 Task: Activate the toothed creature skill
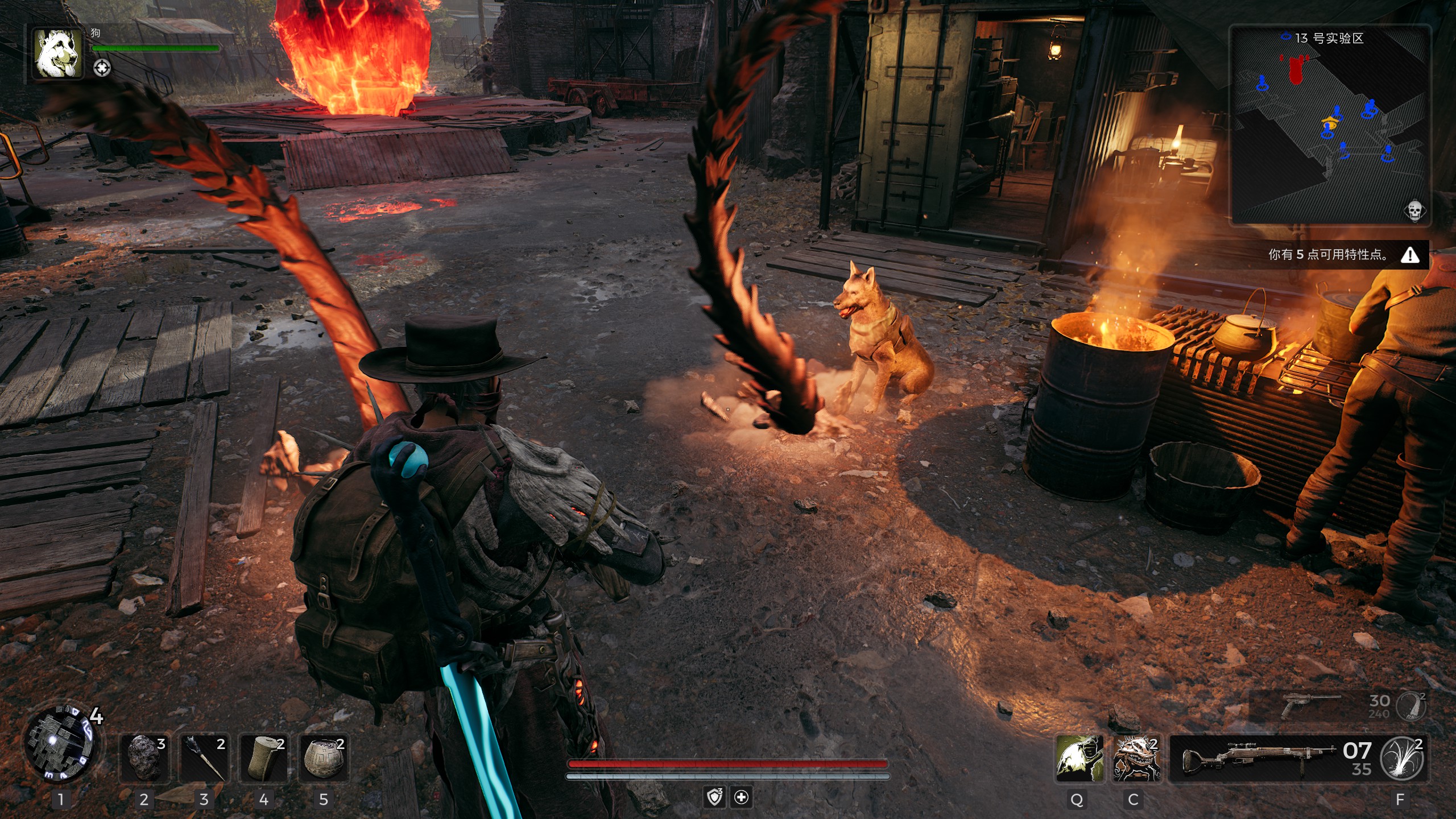point(1136,758)
